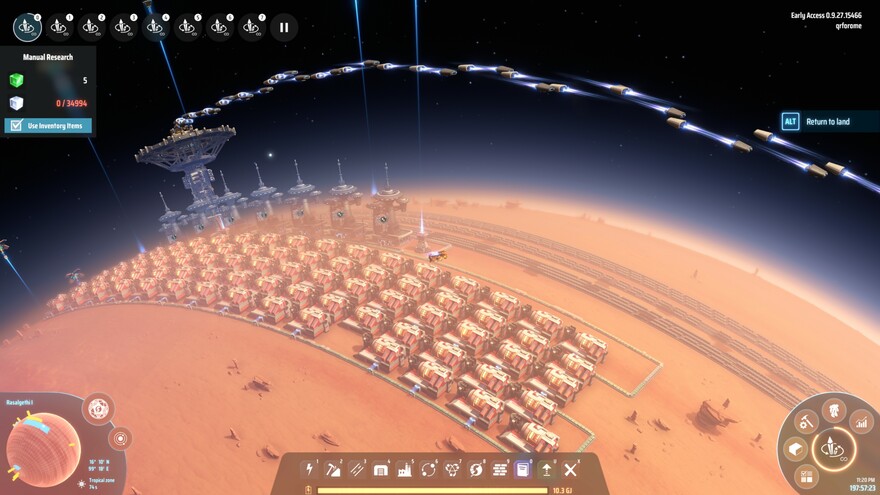
Task: Select the storage building build category
Action: pyautogui.click(x=381, y=469)
